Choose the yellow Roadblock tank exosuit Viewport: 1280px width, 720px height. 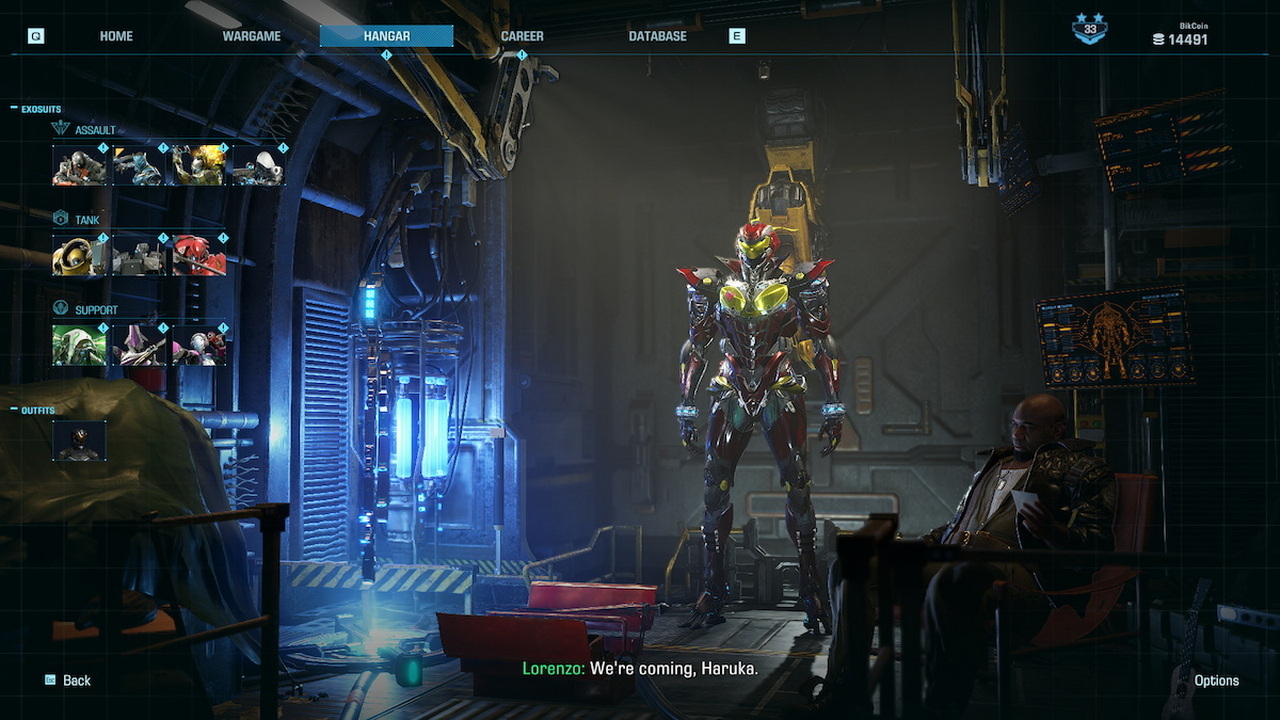coord(79,256)
